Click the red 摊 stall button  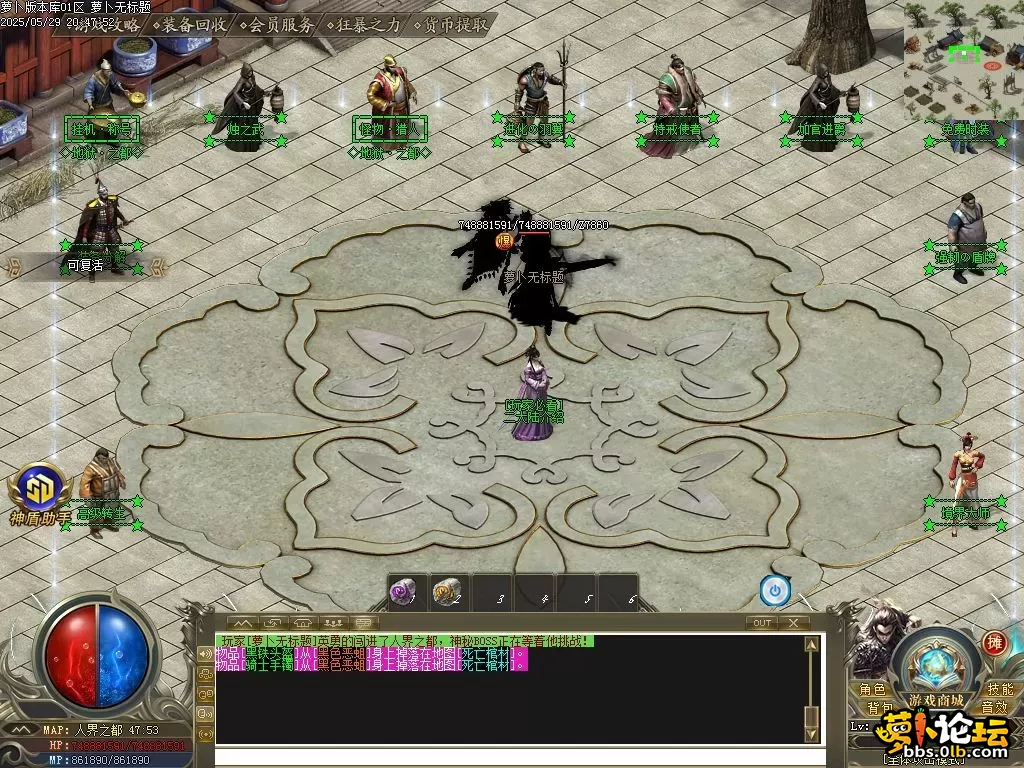pyautogui.click(x=994, y=642)
